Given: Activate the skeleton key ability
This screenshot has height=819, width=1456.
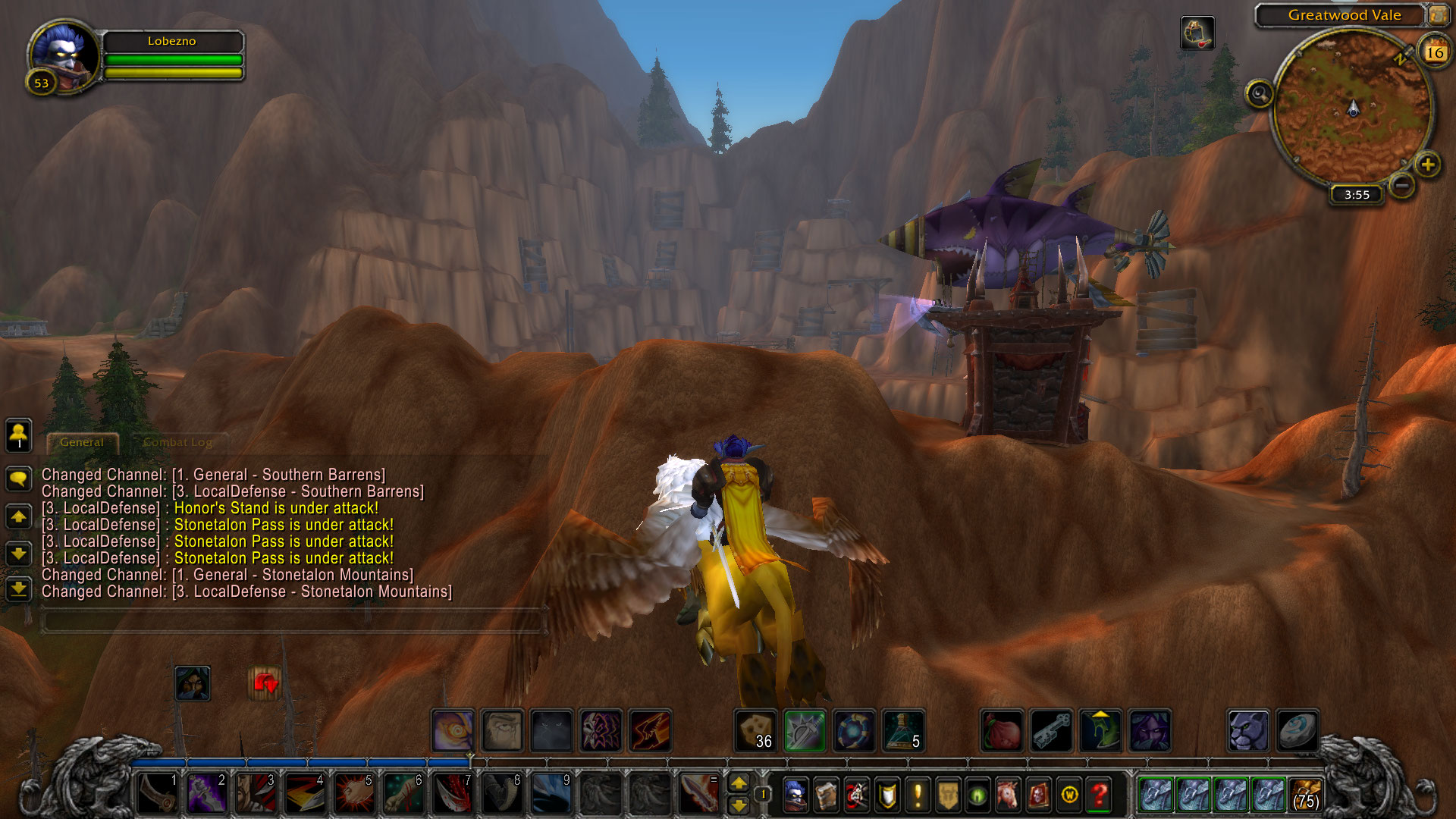Looking at the screenshot, I should [x=1051, y=730].
